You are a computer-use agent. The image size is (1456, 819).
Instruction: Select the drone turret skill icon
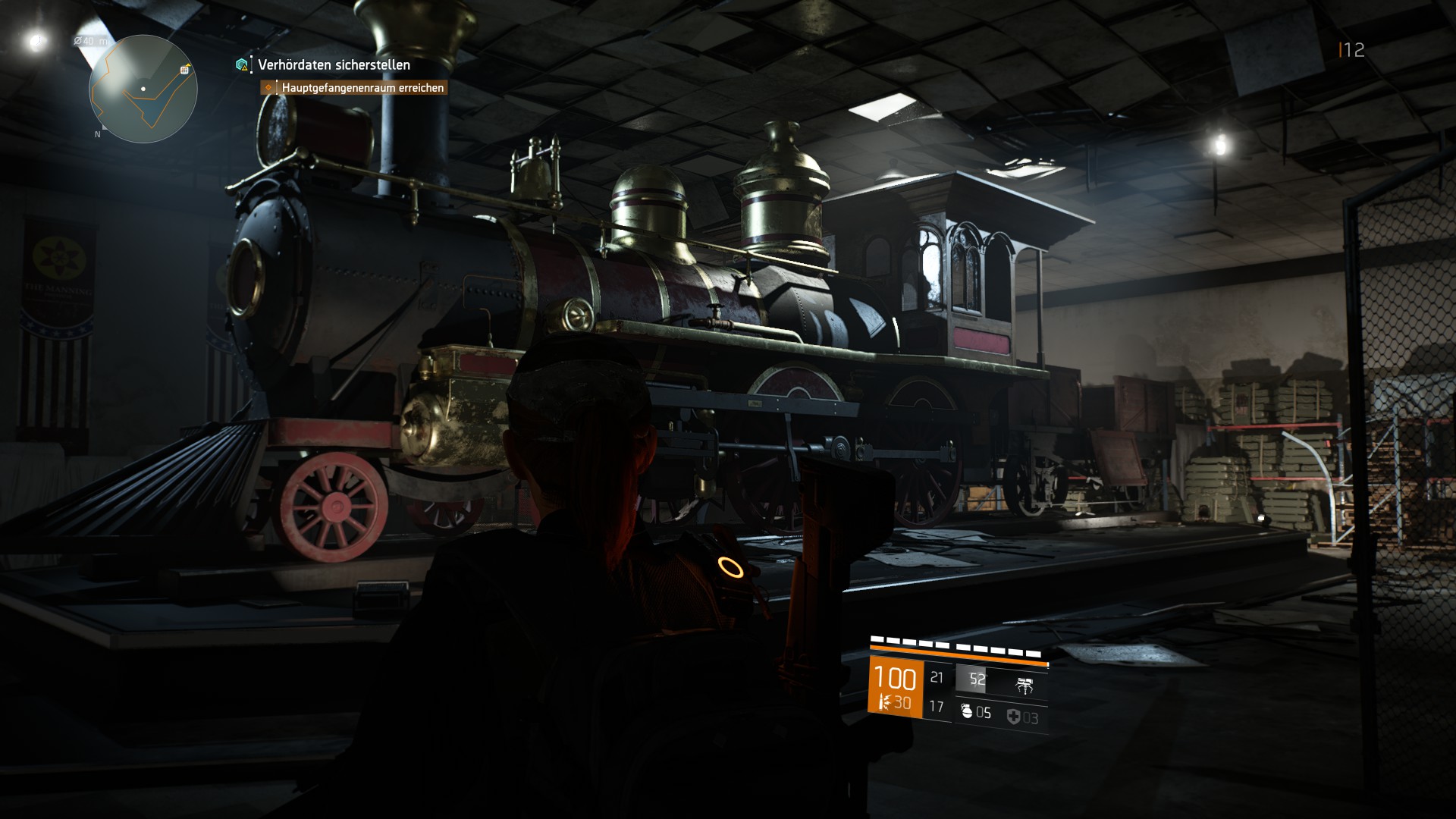(1025, 687)
